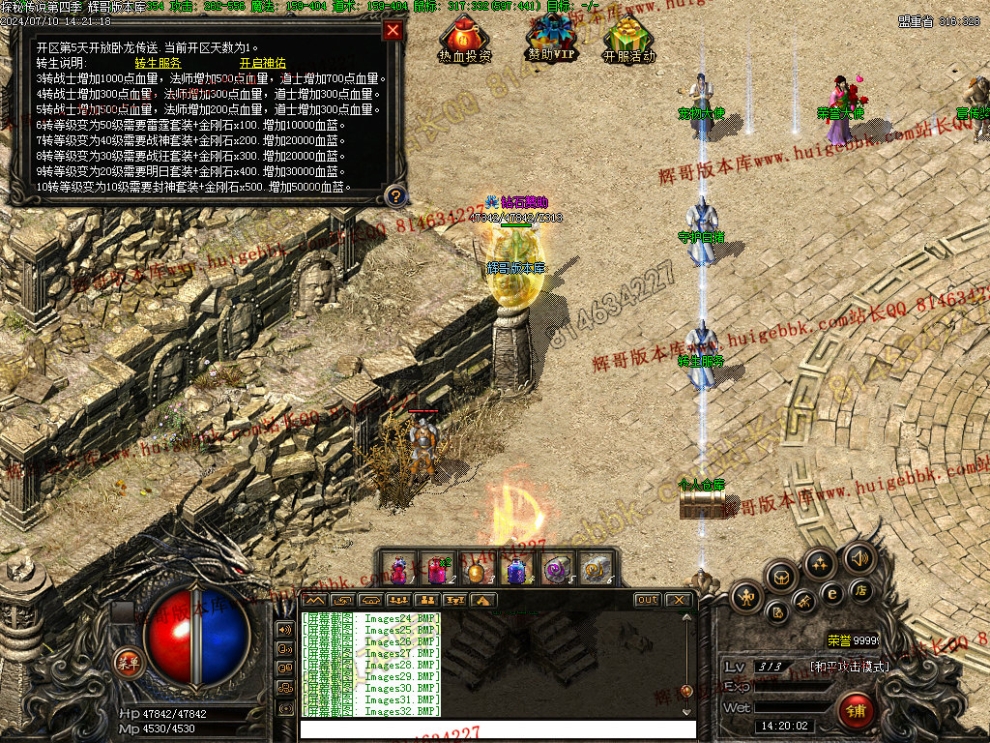Close the rebirth info dialog
Screen dimensions: 990x743
(x=393, y=31)
